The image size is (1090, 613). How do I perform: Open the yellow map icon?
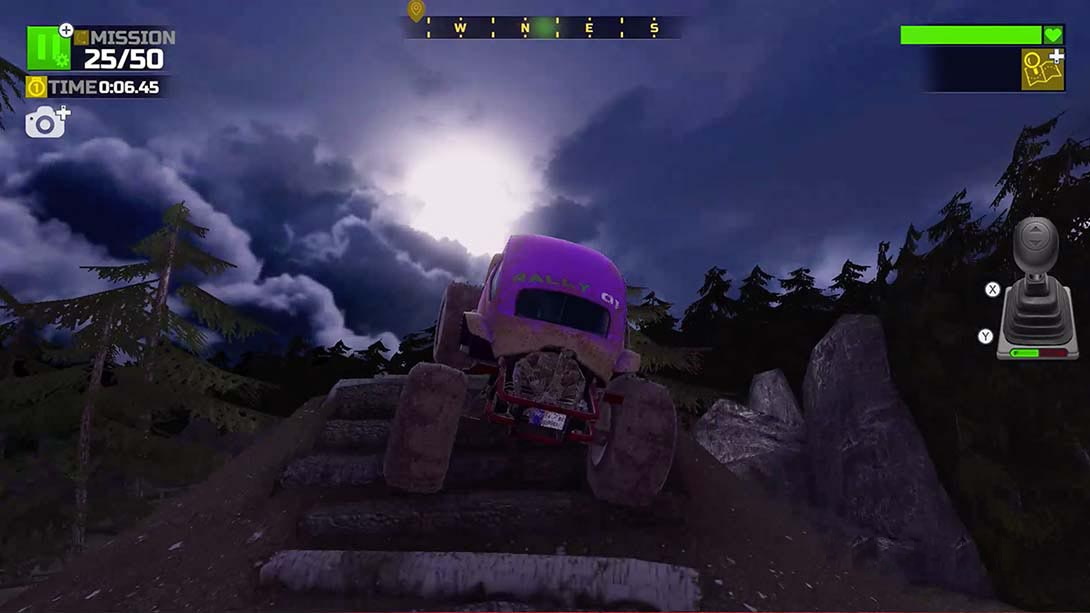(x=1042, y=70)
